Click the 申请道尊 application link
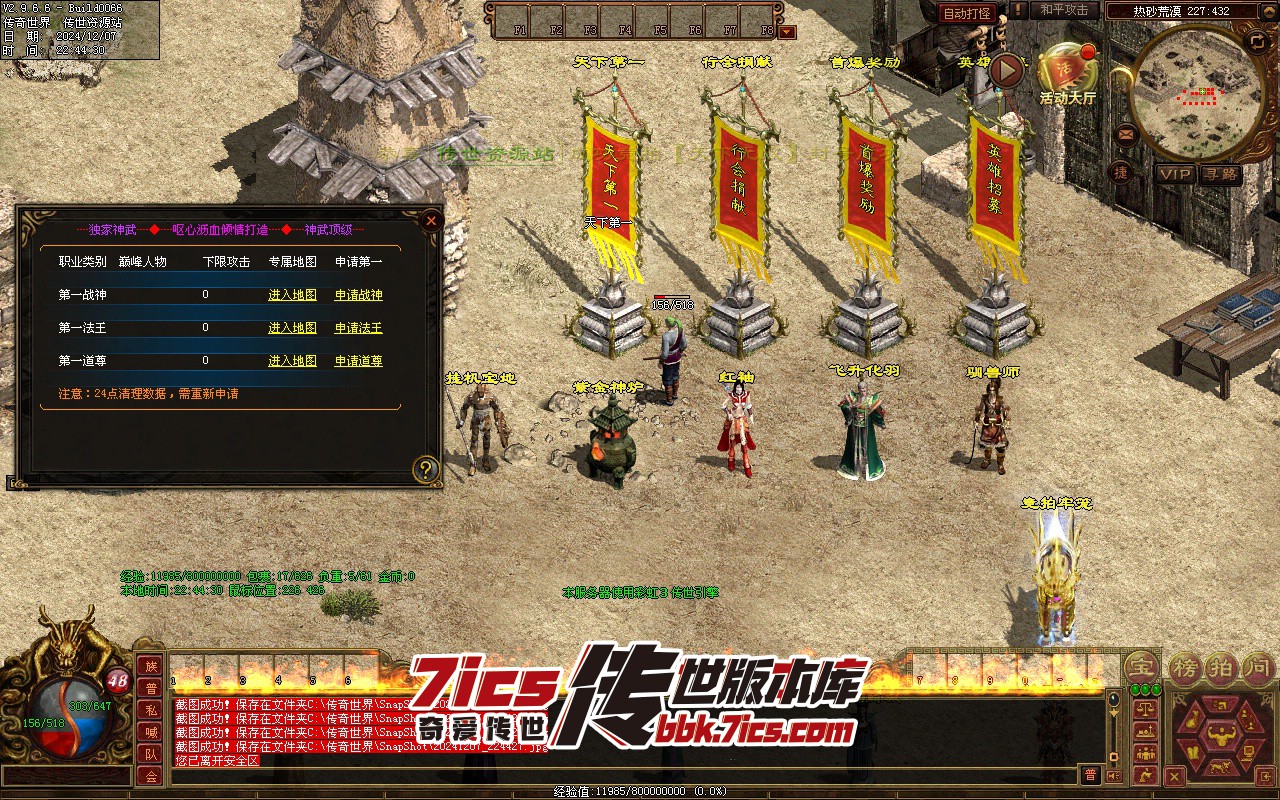This screenshot has width=1280, height=800. tap(358, 361)
